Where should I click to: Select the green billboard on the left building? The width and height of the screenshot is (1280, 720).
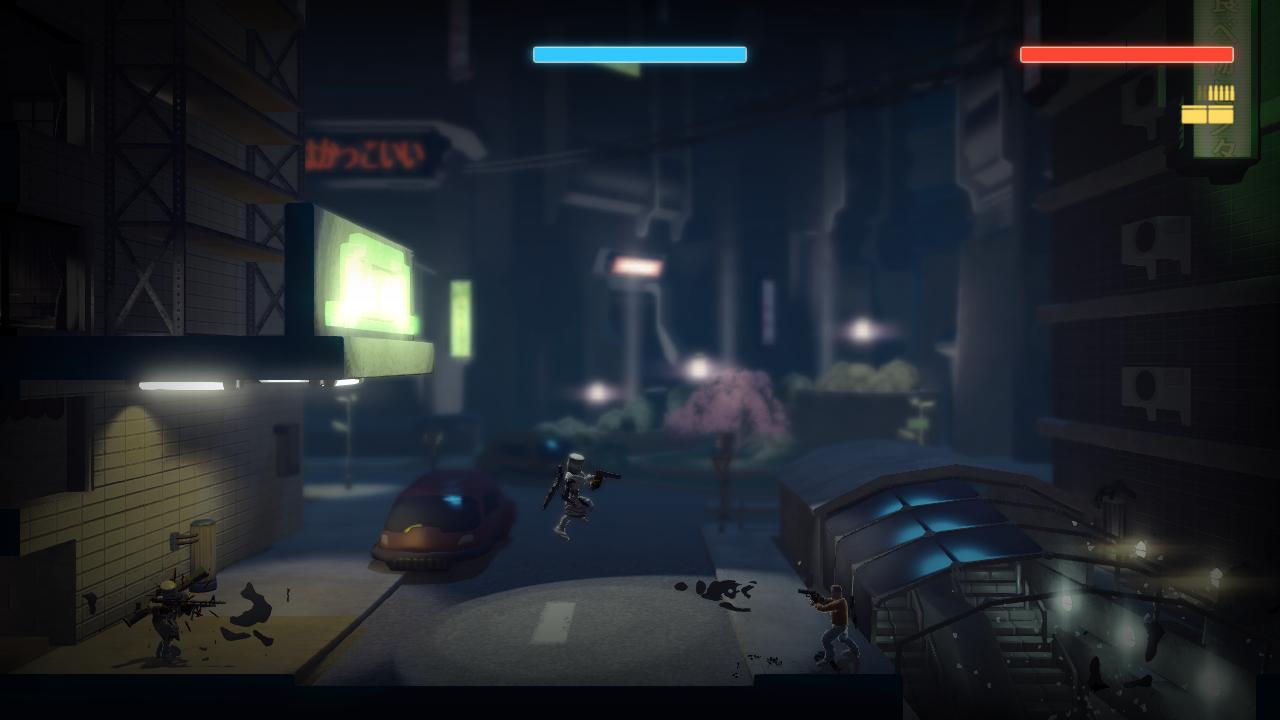point(370,280)
